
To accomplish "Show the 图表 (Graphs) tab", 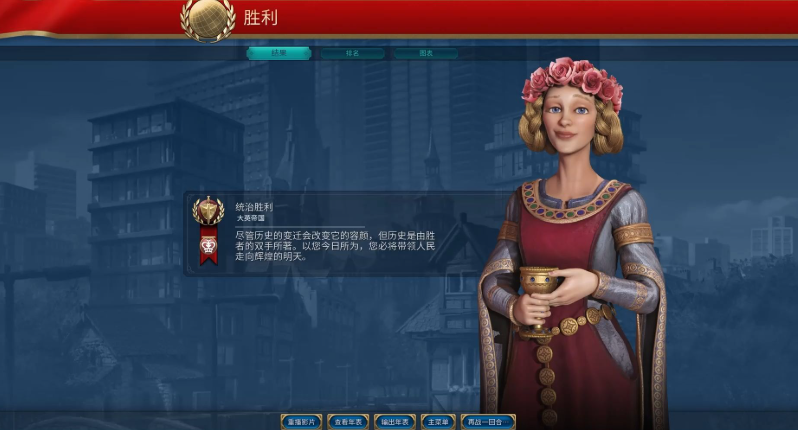I will click(426, 53).
